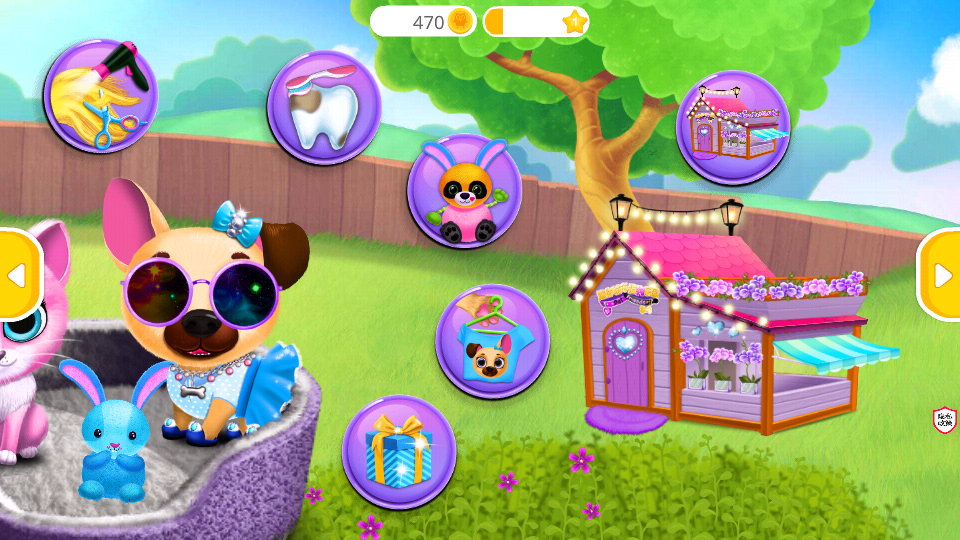Go to the previous pet with left arrow

click(x=17, y=275)
